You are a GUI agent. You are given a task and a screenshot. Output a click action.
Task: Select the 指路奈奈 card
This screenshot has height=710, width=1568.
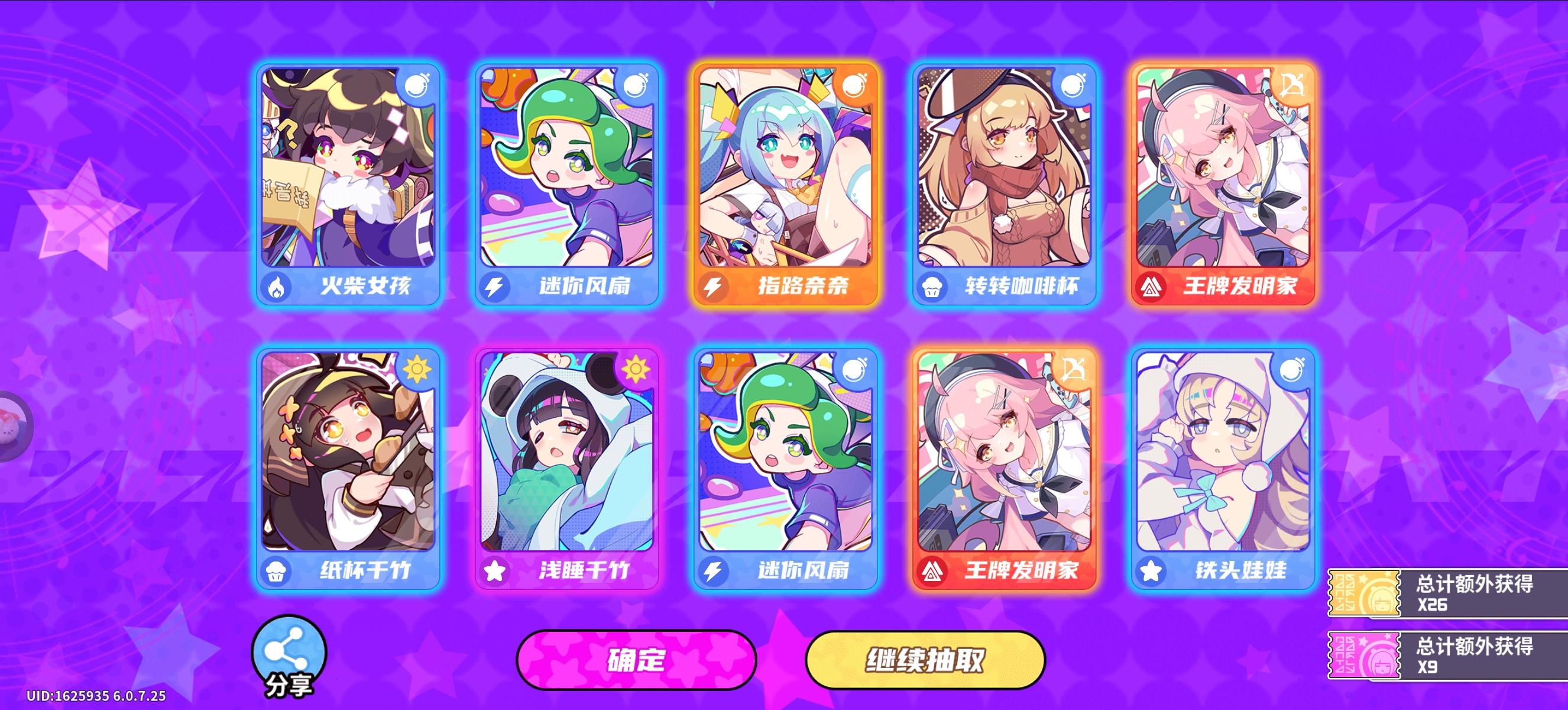coord(789,183)
